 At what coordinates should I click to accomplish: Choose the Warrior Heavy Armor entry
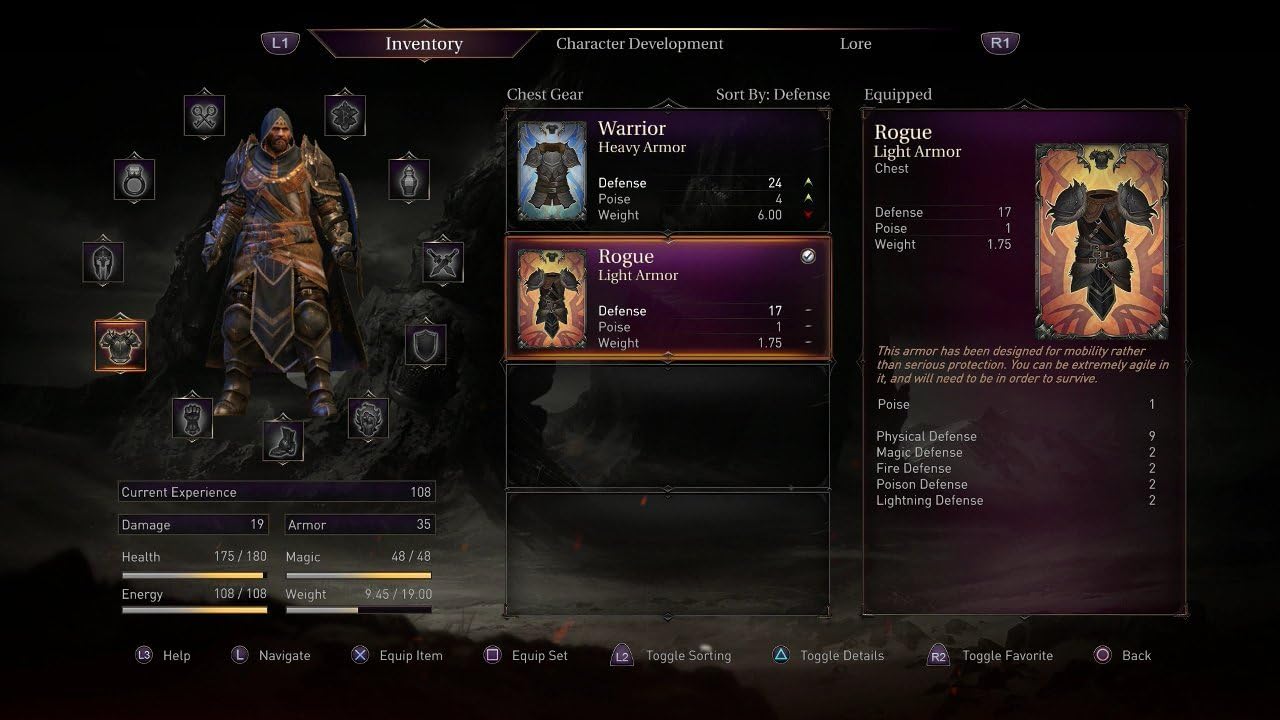click(x=668, y=170)
